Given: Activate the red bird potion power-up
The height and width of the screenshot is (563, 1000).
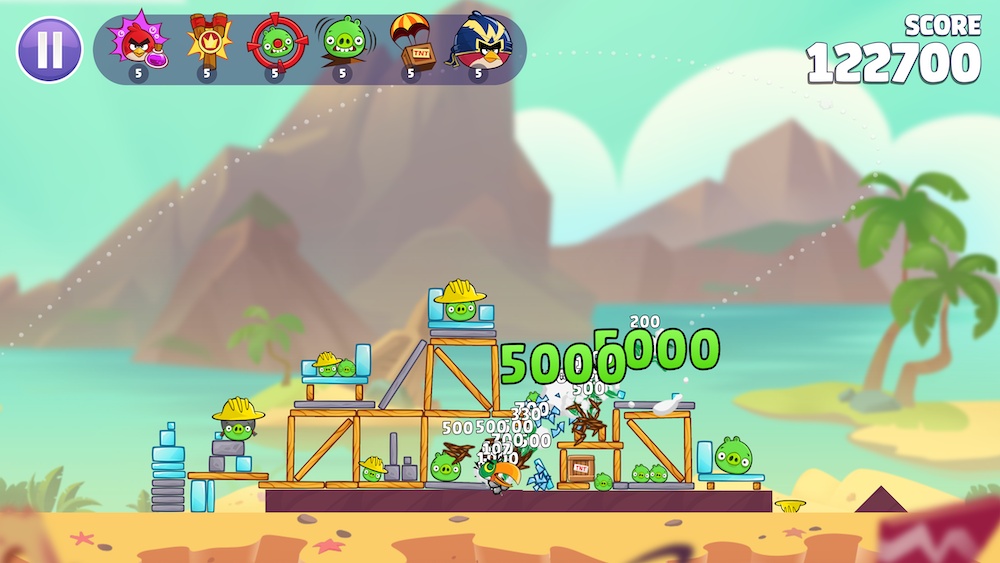Looking at the screenshot, I should [x=138, y=42].
